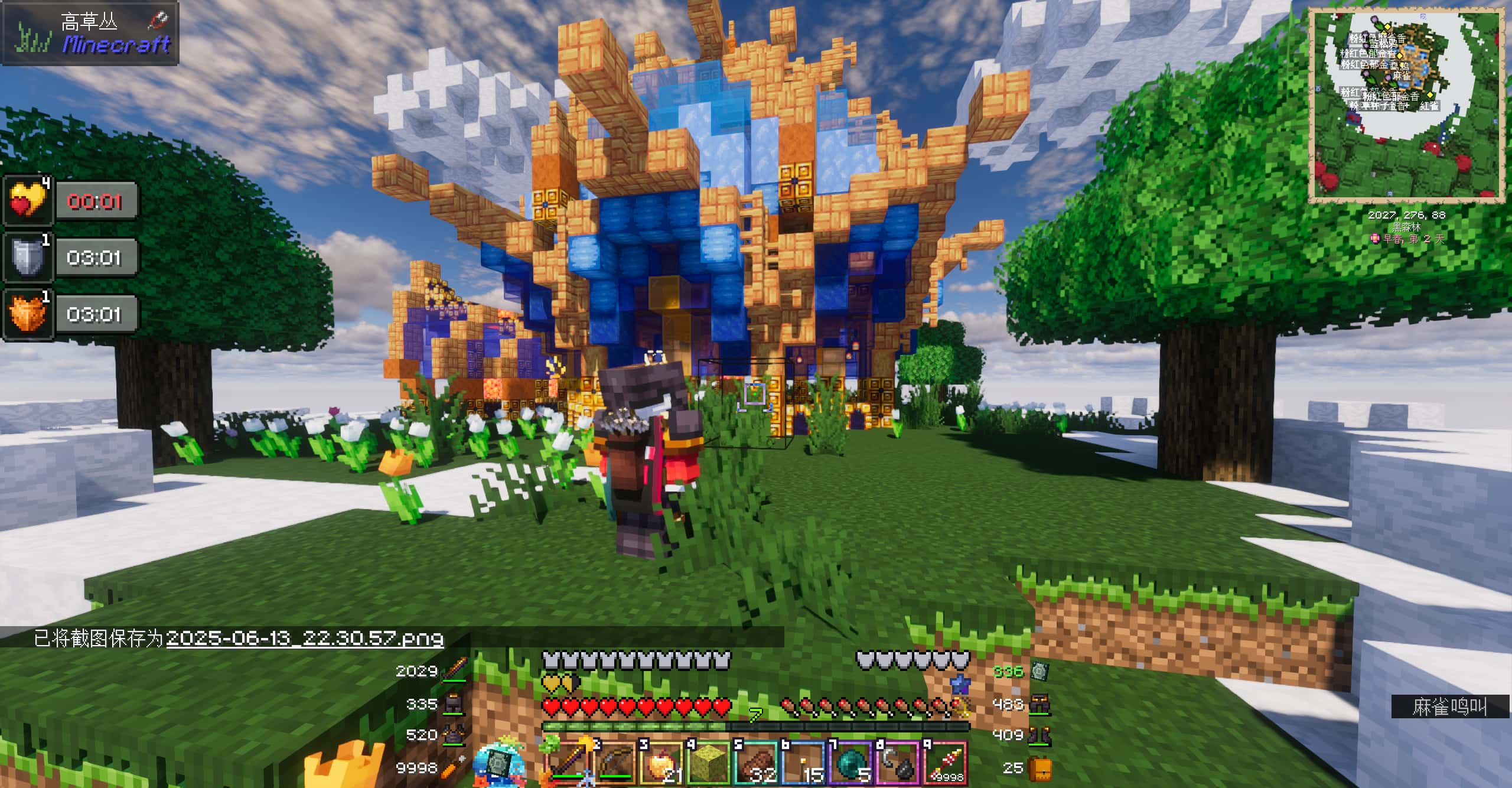Viewport: 1512px width, 788px height.
Task: Click the resistance shield effect icon
Action: [x=28, y=257]
